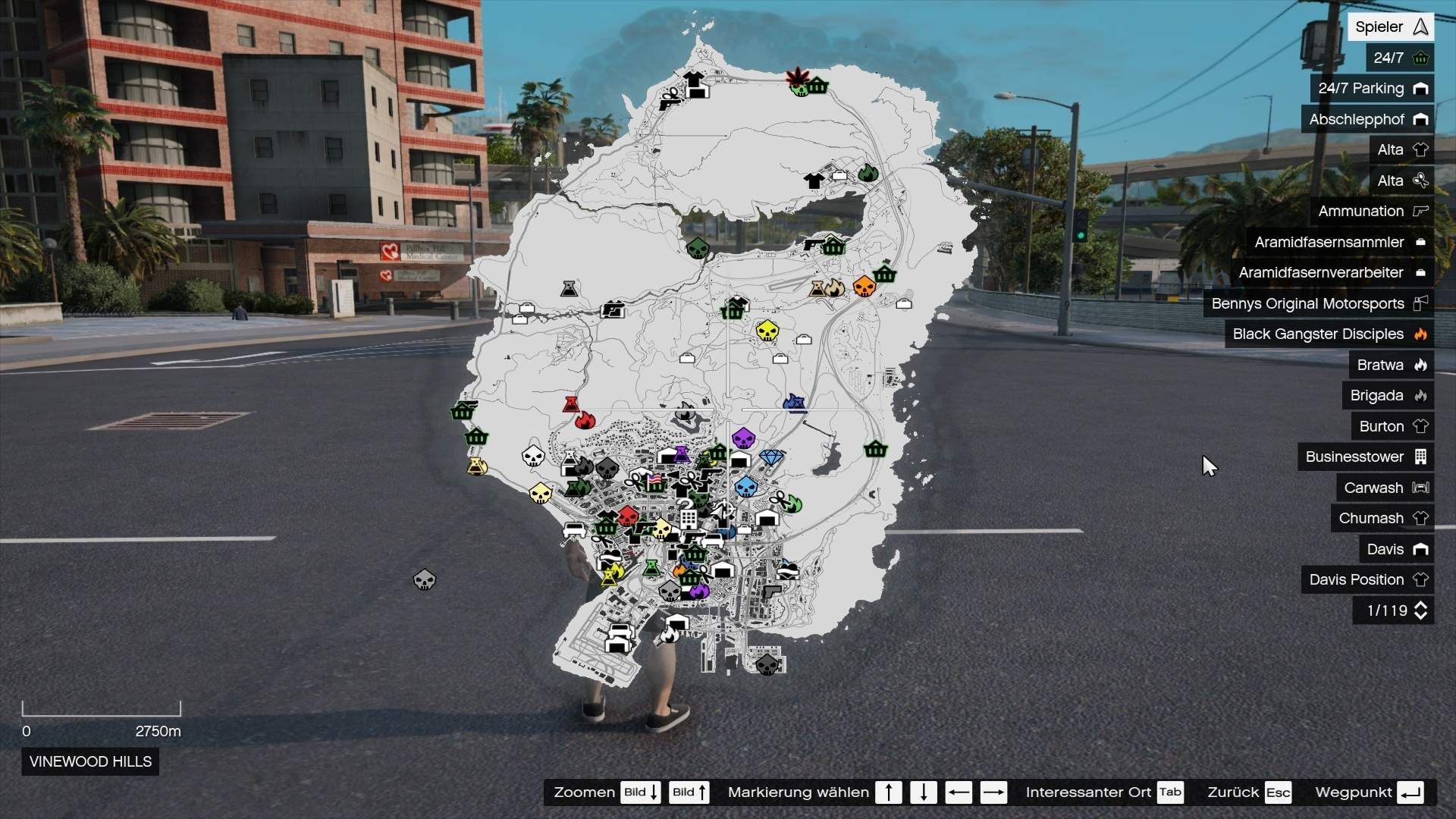Select the purple skull map marker

(743, 438)
